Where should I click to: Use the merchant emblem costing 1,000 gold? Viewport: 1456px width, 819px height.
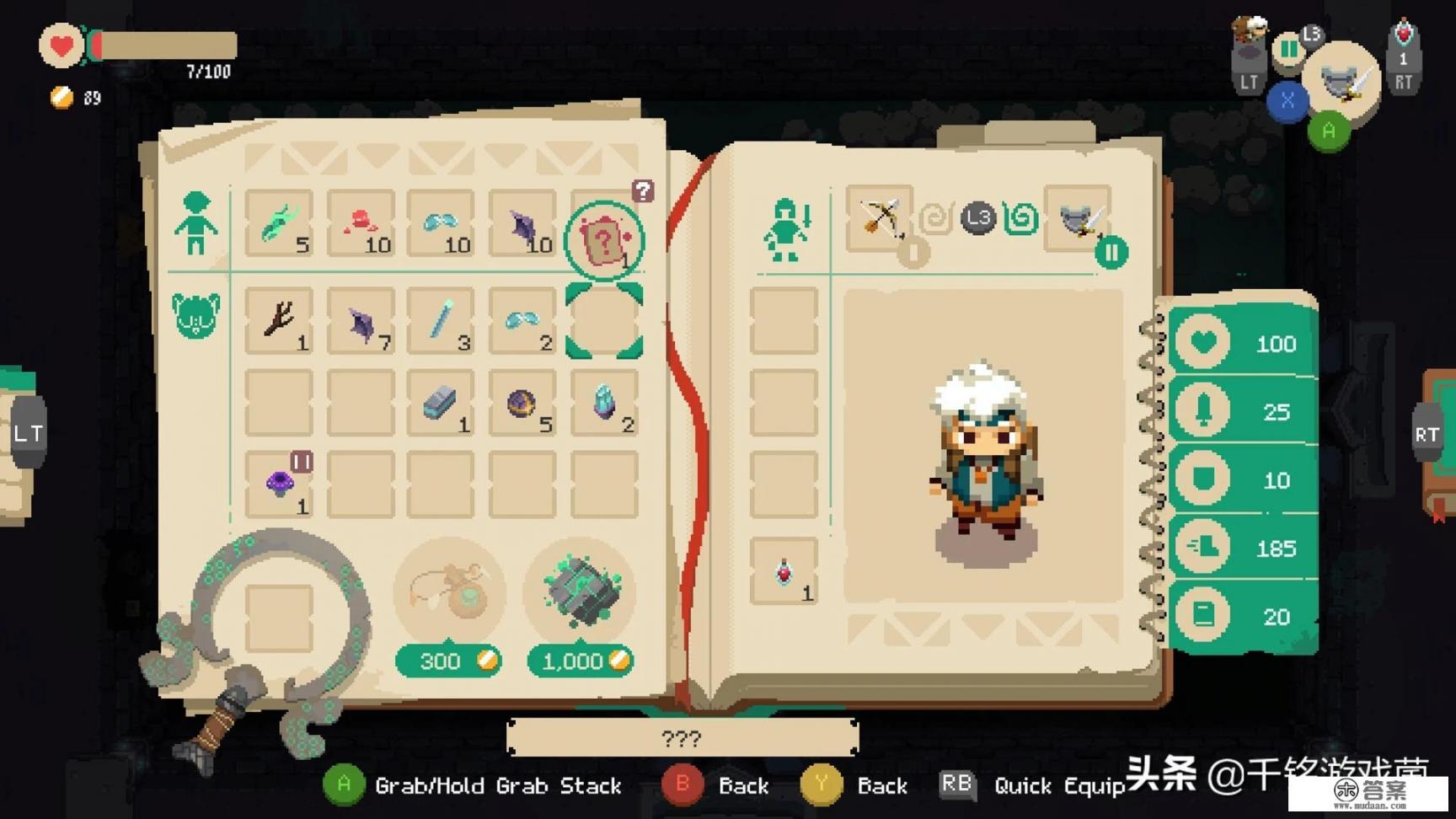(581, 590)
